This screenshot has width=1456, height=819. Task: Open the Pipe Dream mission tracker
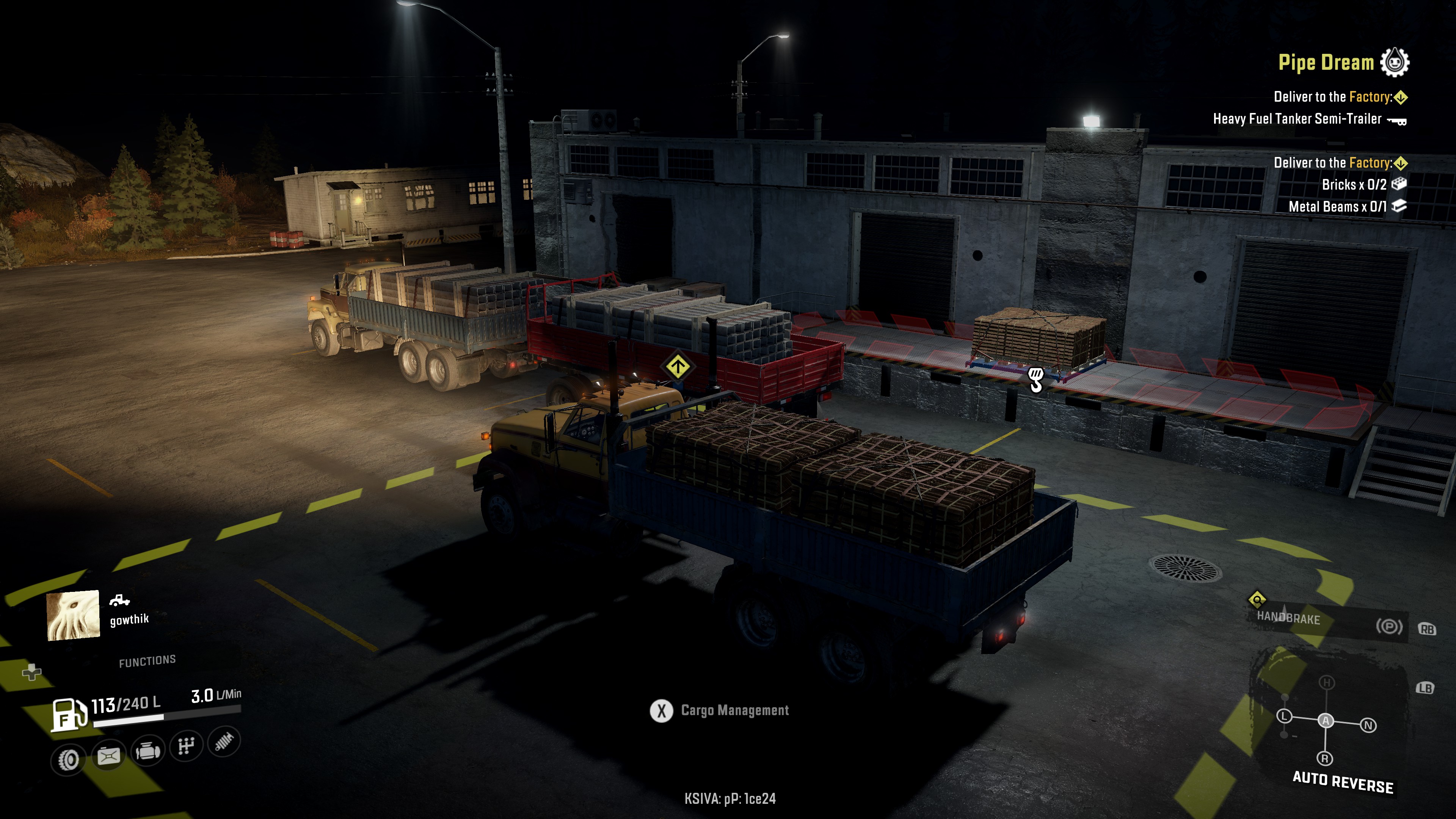(1326, 62)
